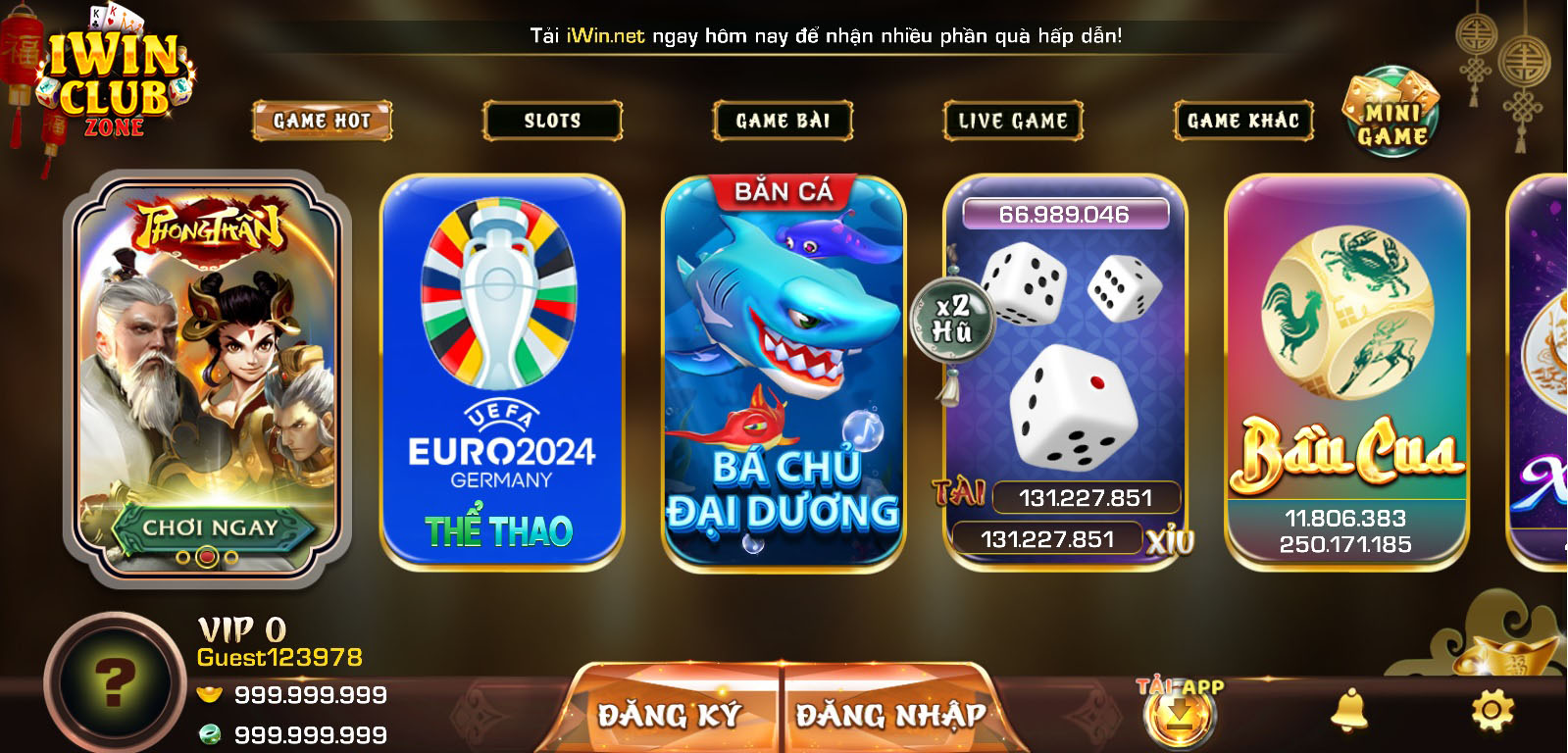Click the Đăng Nhập login button
1568x753 pixels.
pyautogui.click(x=890, y=715)
